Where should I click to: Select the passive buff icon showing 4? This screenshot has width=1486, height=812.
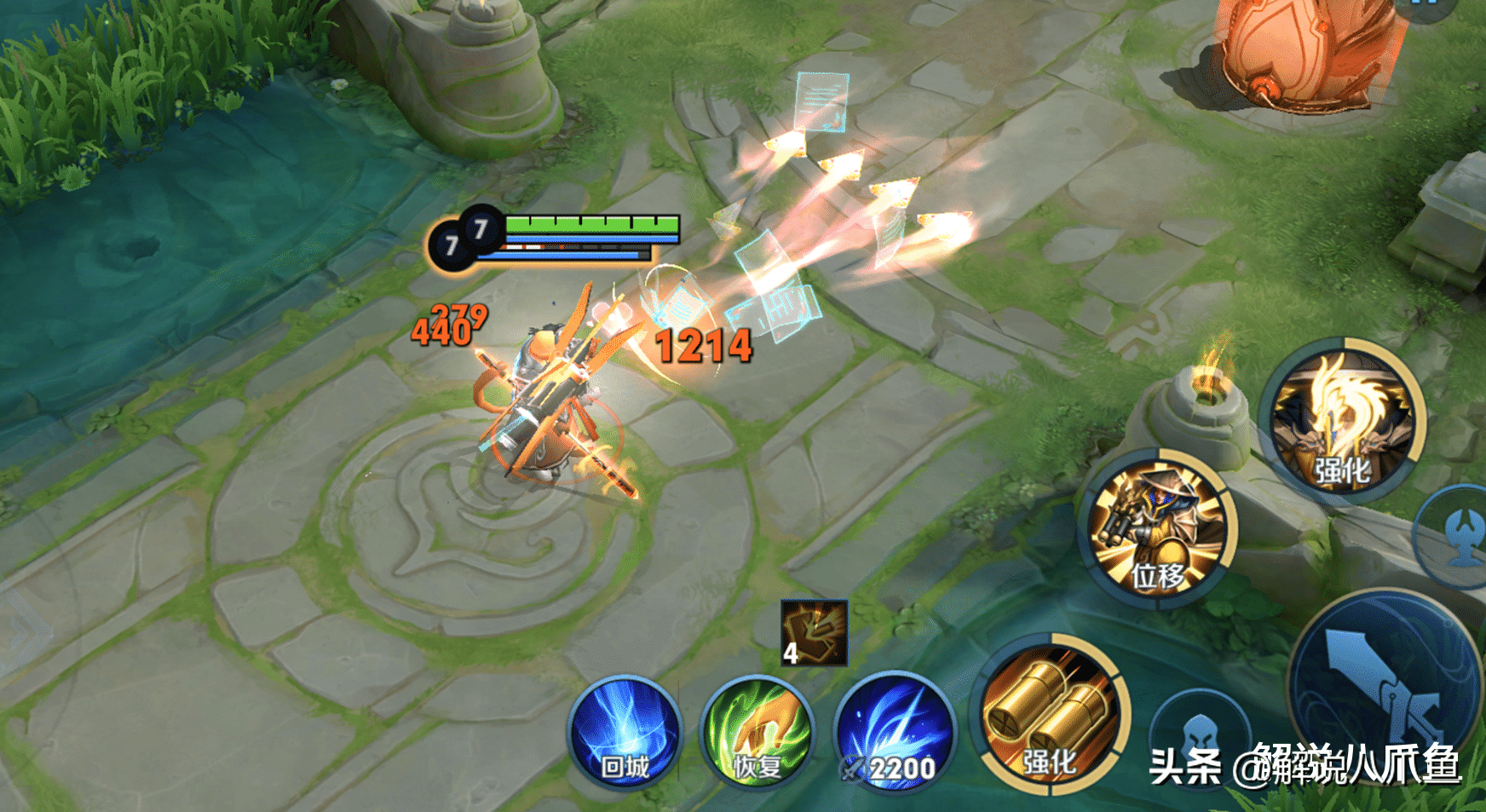815,632
